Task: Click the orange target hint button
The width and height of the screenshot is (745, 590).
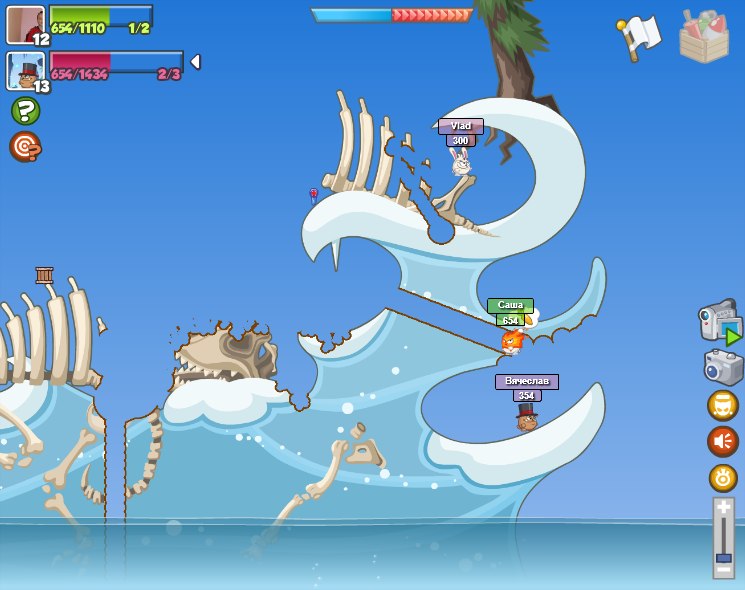Action: pos(25,147)
